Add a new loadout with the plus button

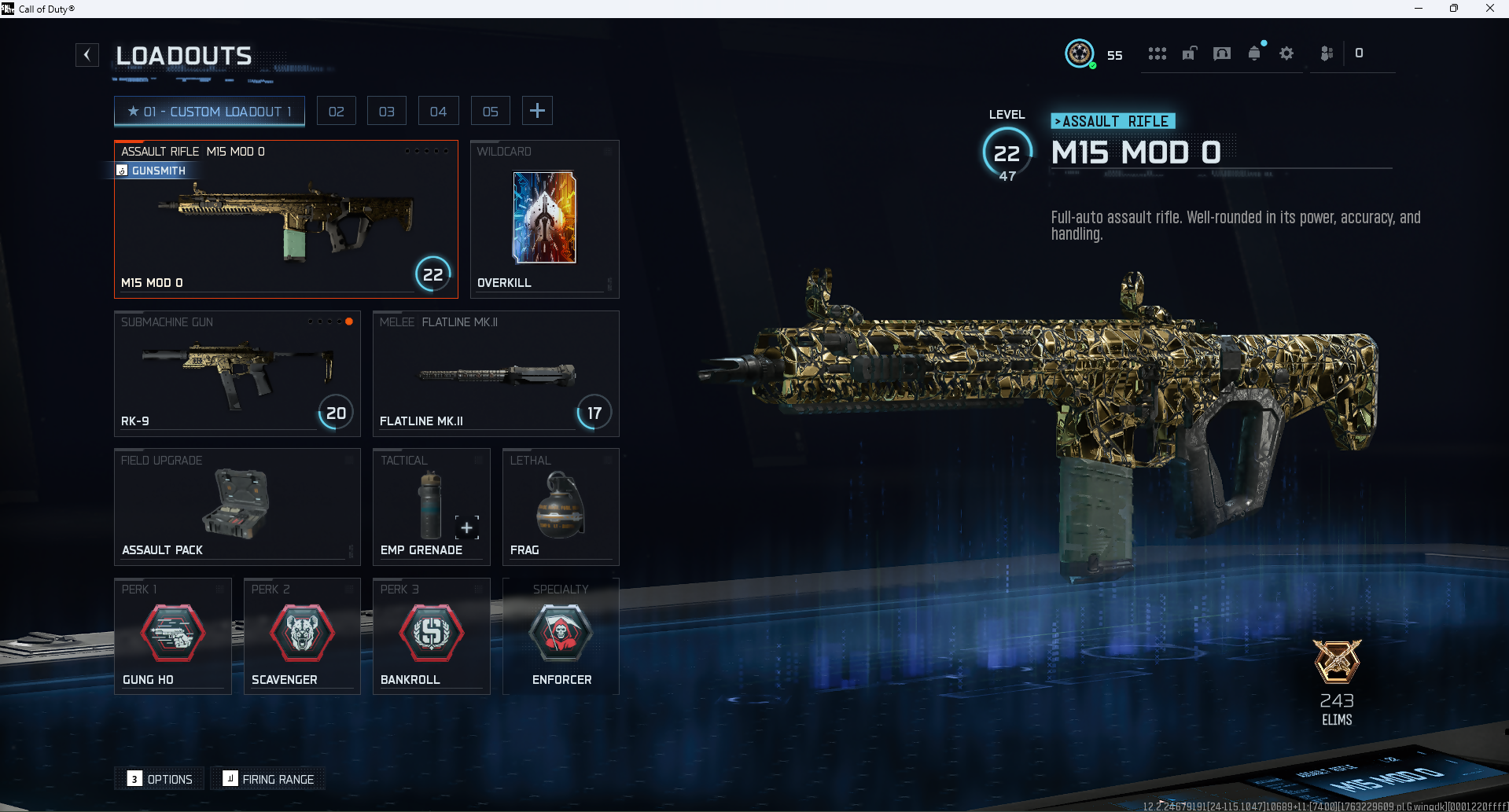pos(537,111)
